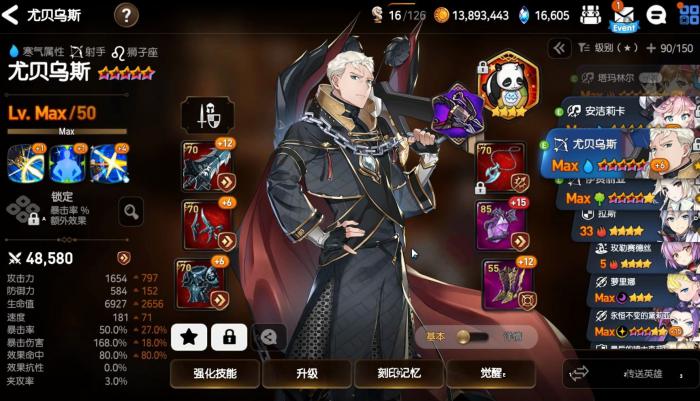700x401 pixels.
Task: Go back using the top-left arrow
Action: [13, 15]
